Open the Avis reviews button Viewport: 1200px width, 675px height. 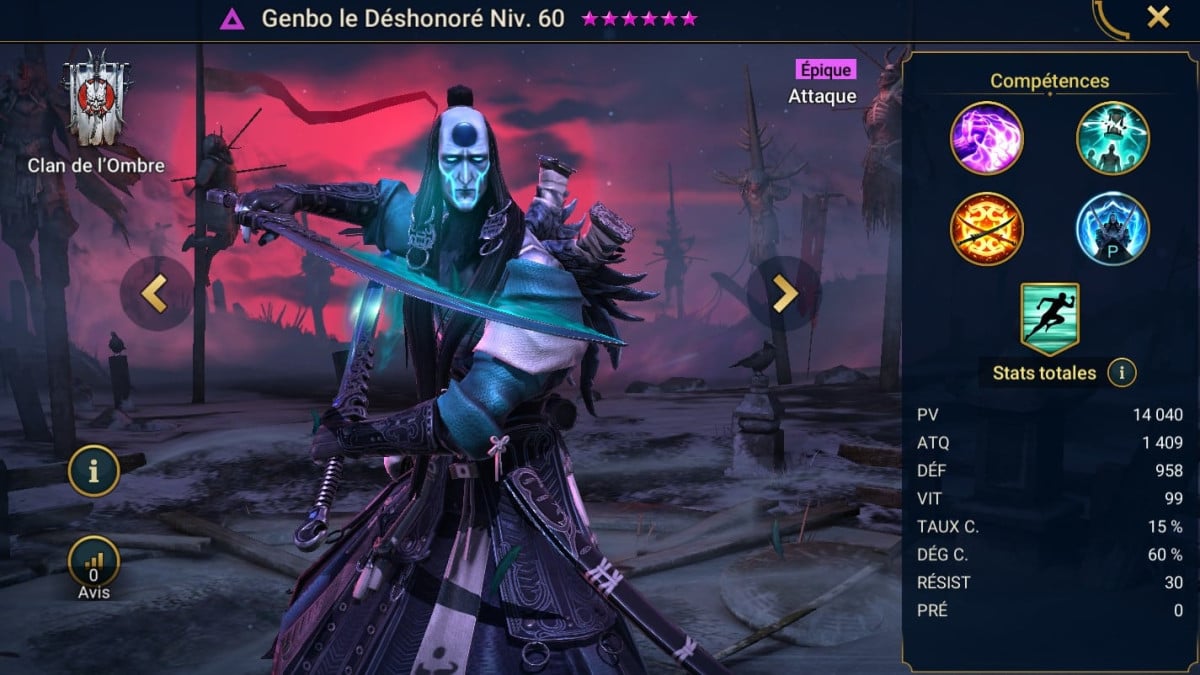[94, 565]
